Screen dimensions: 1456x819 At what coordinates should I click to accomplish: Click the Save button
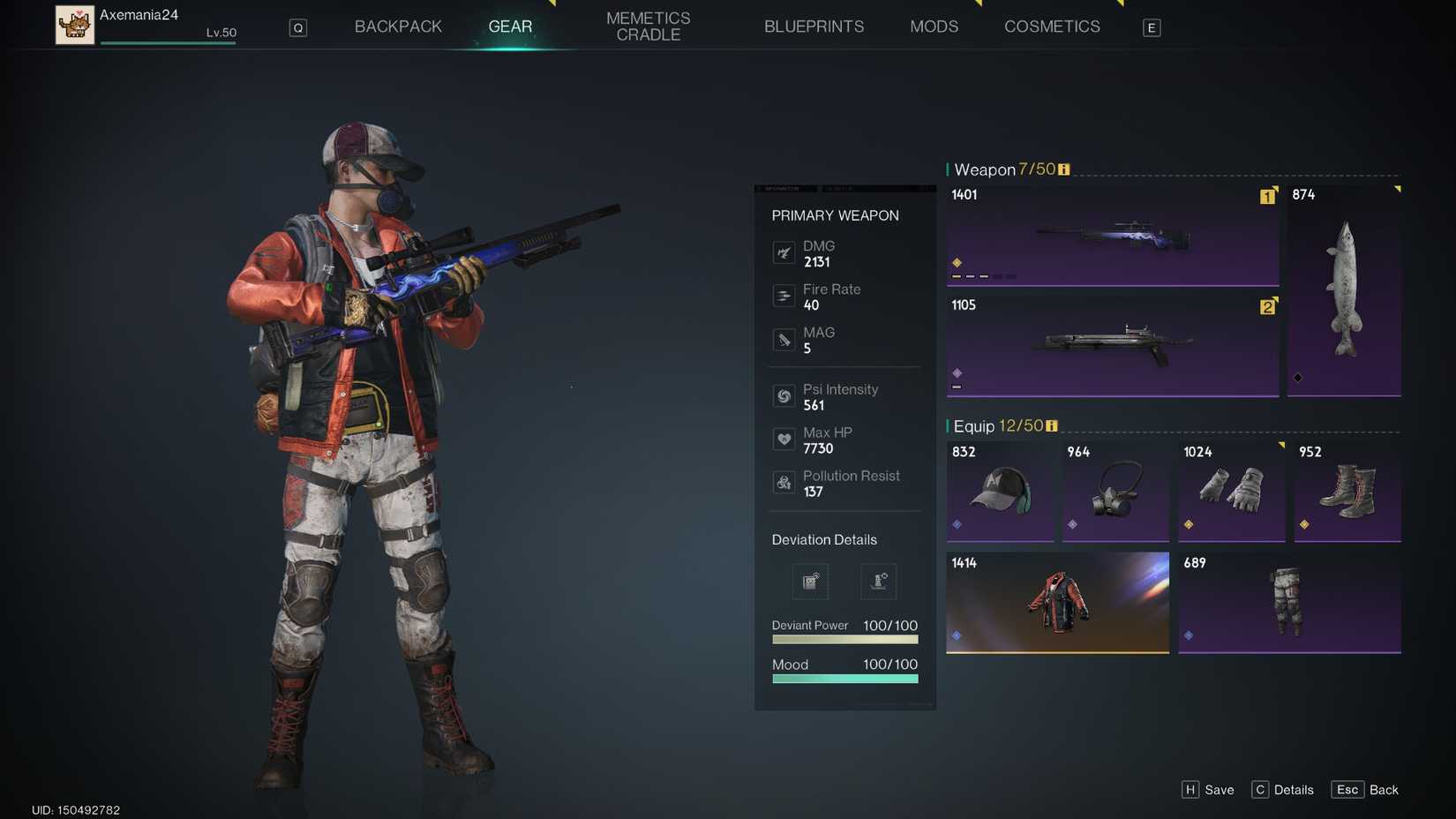click(x=1209, y=790)
